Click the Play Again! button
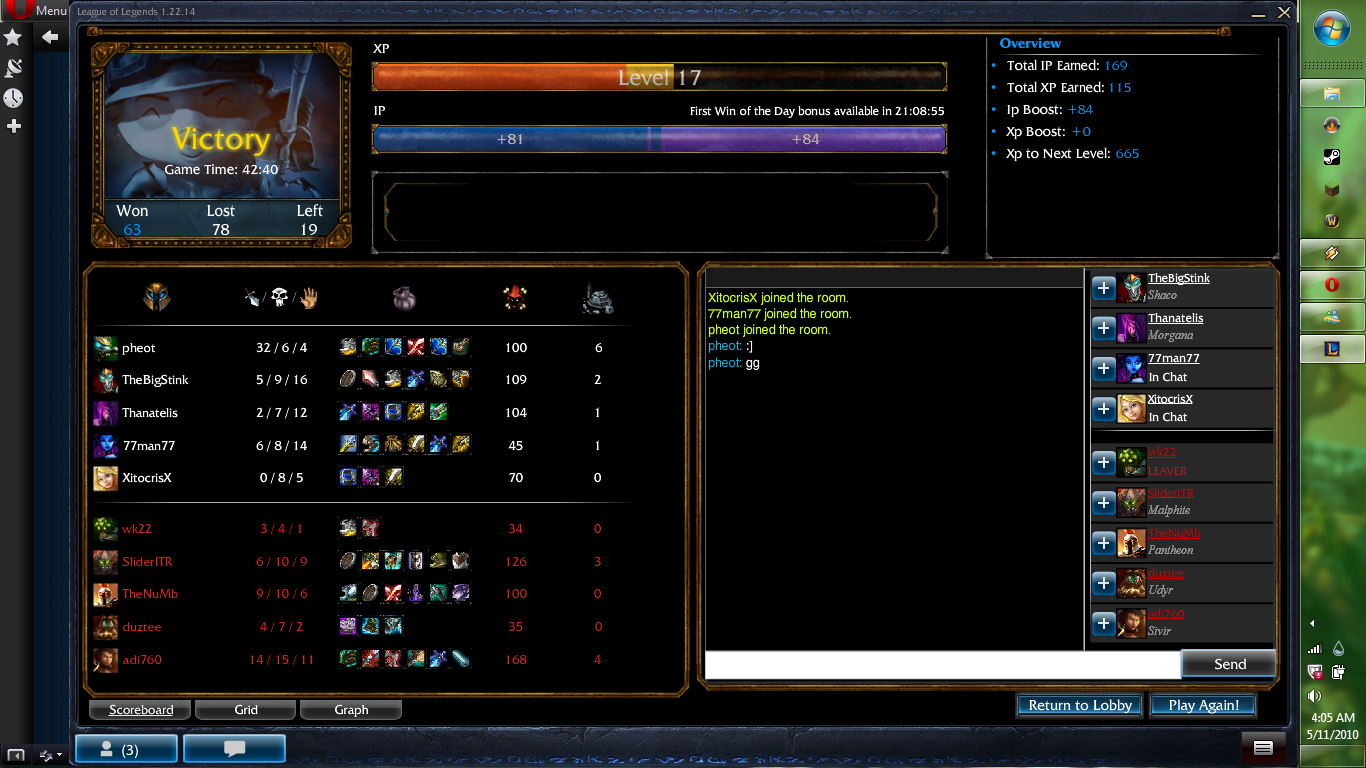The width and height of the screenshot is (1366, 768). 1203,704
